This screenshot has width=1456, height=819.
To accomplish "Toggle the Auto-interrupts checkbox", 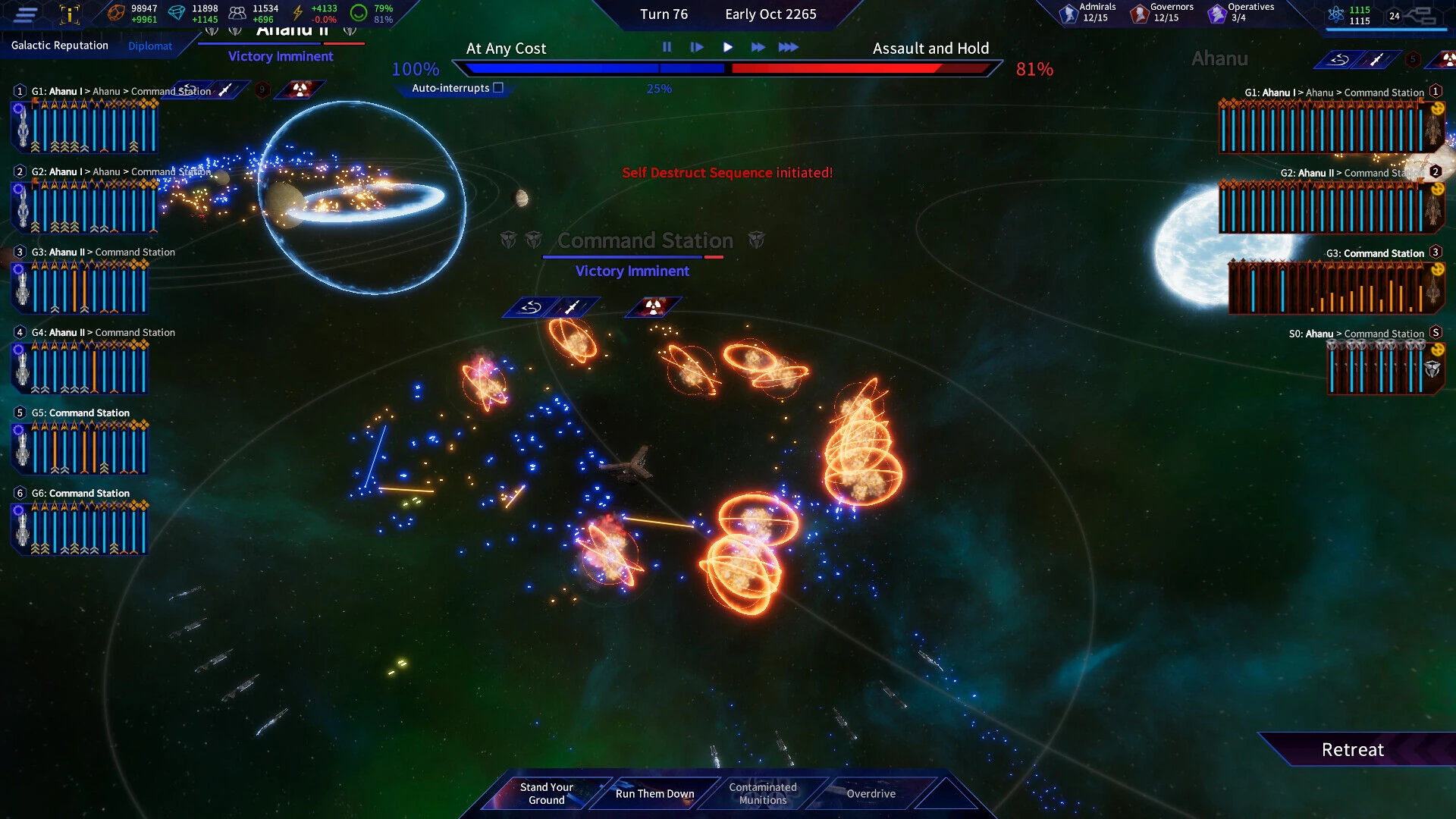I will pos(498,88).
